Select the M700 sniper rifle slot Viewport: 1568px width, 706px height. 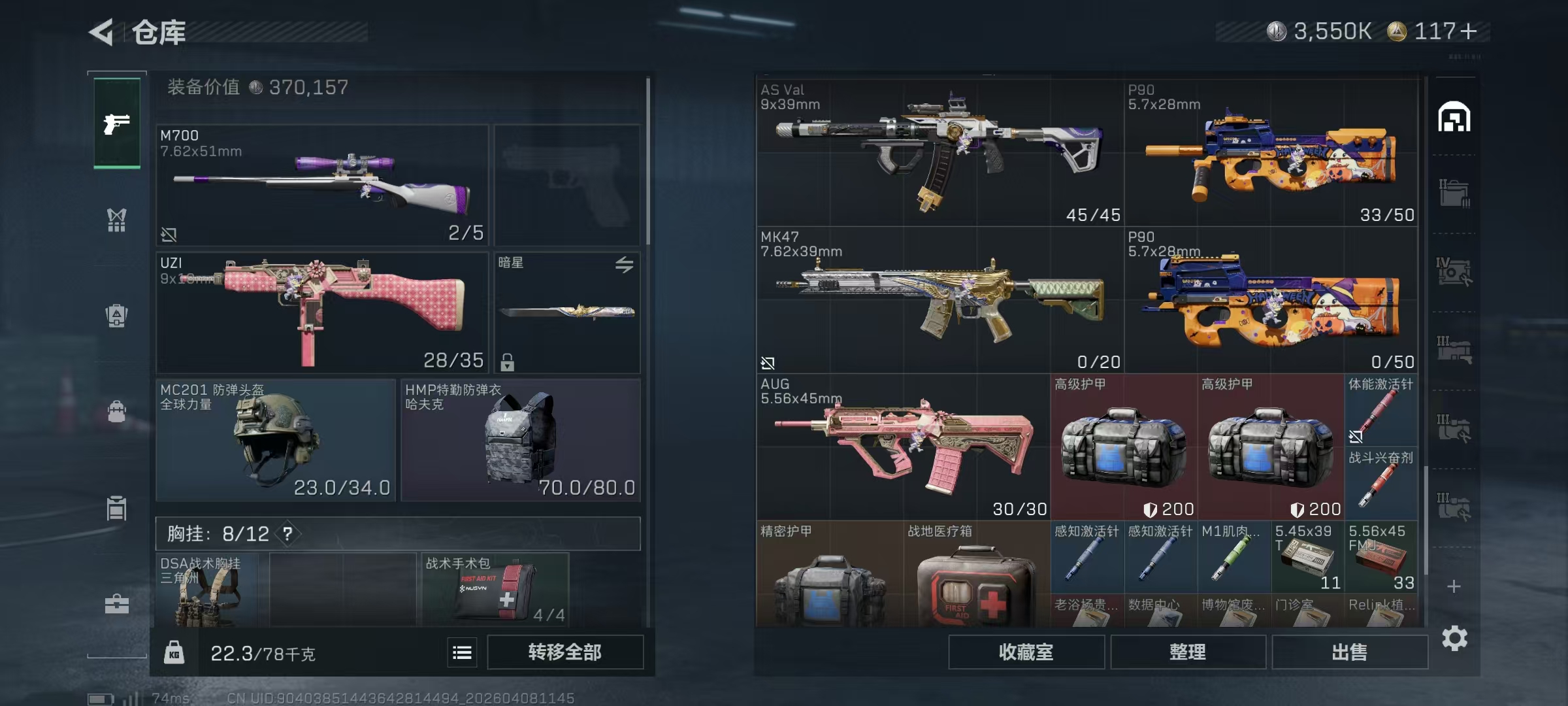coord(322,185)
